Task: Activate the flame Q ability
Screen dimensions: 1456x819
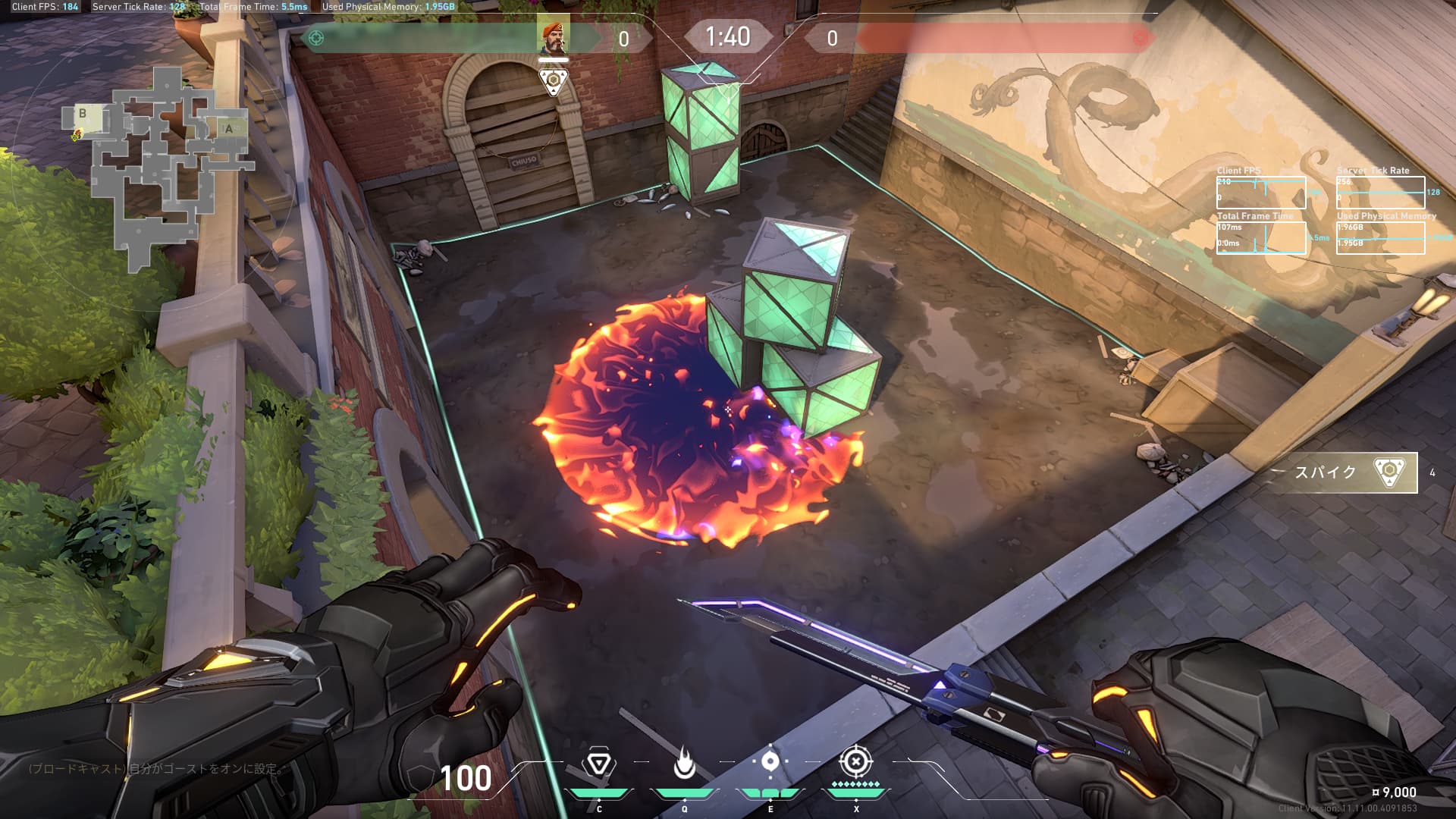Action: pos(684,764)
